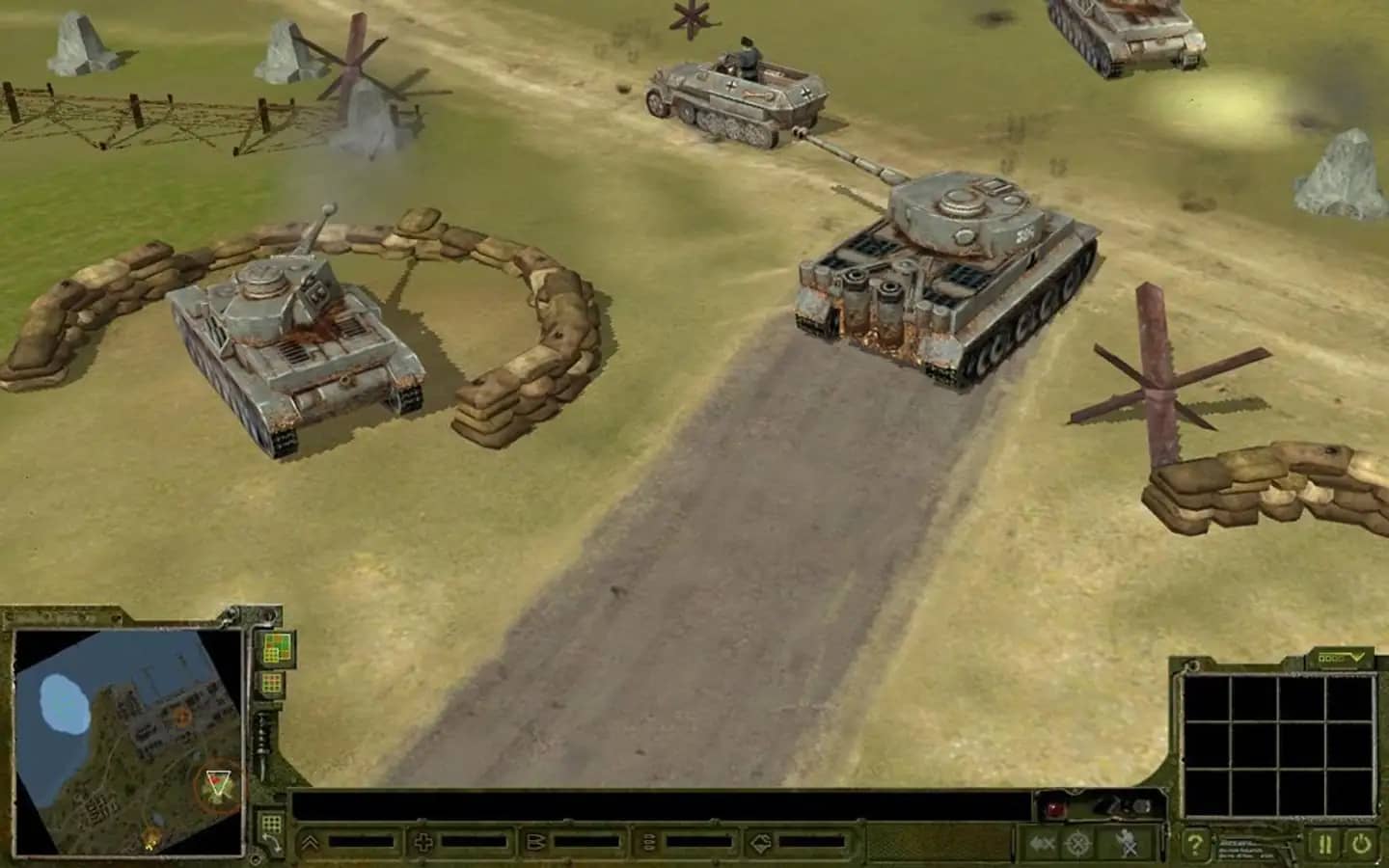Select the diamond-marked command slot
The width and height of the screenshot is (1389, 868).
point(762,843)
